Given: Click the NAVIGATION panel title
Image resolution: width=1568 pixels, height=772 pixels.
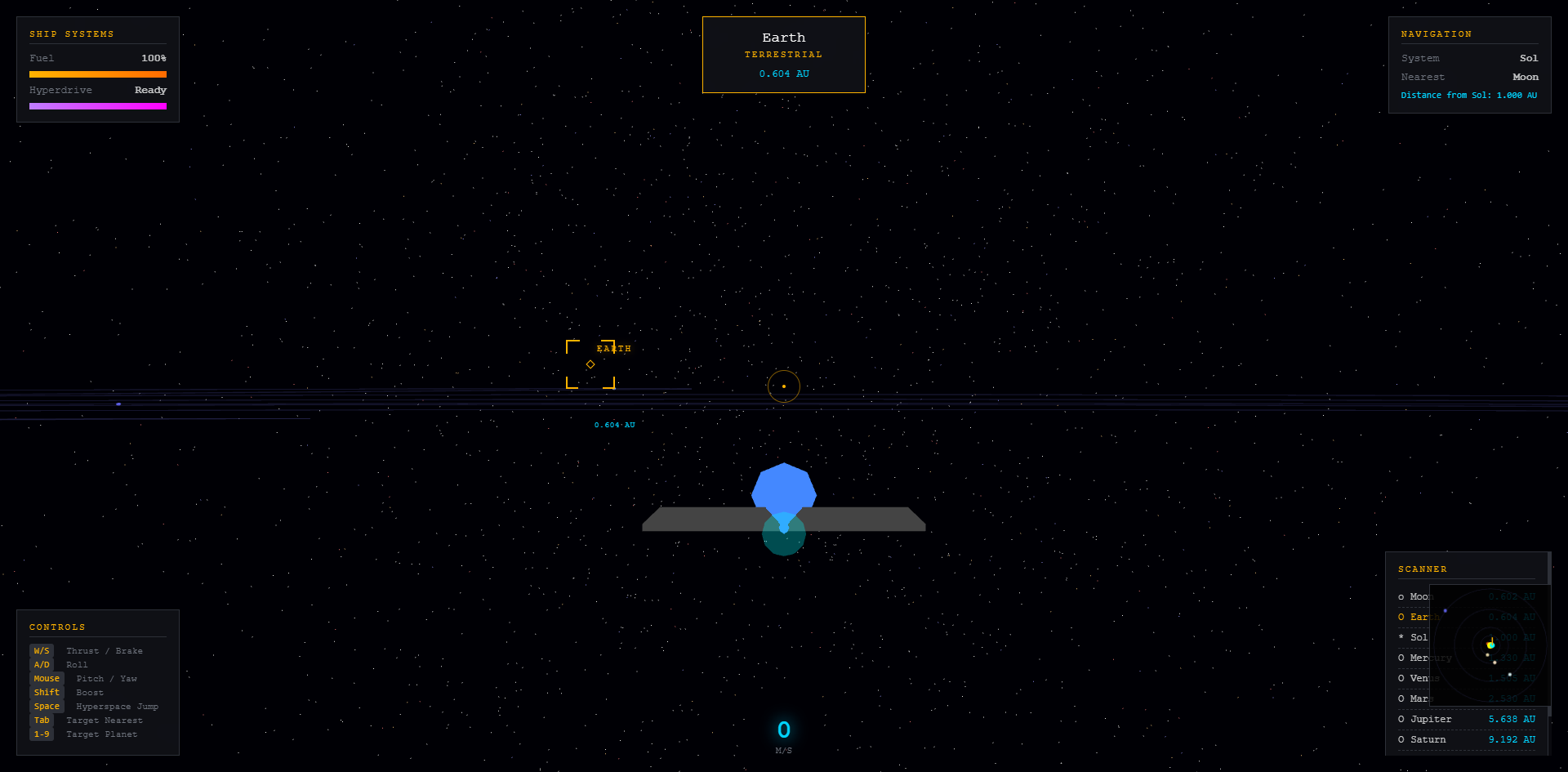Looking at the screenshot, I should (1436, 33).
